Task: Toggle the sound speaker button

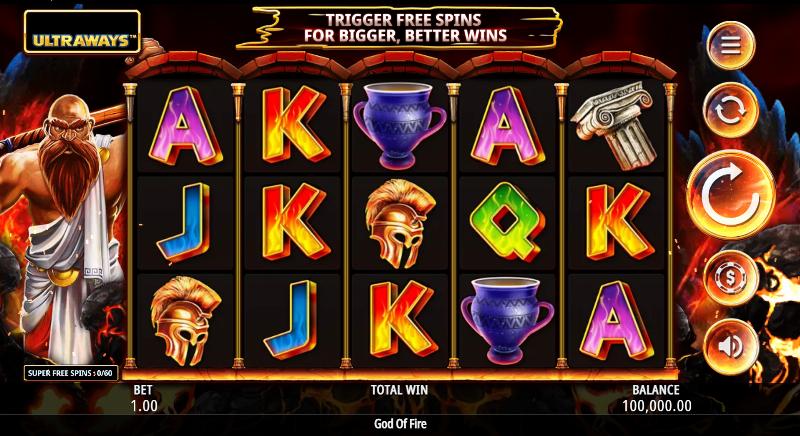Action: click(x=731, y=346)
